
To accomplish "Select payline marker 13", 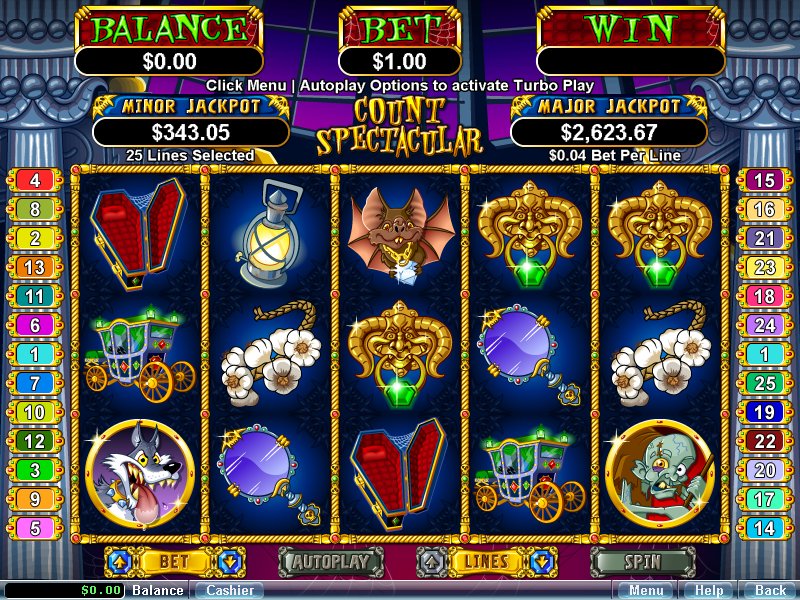I will [35, 268].
